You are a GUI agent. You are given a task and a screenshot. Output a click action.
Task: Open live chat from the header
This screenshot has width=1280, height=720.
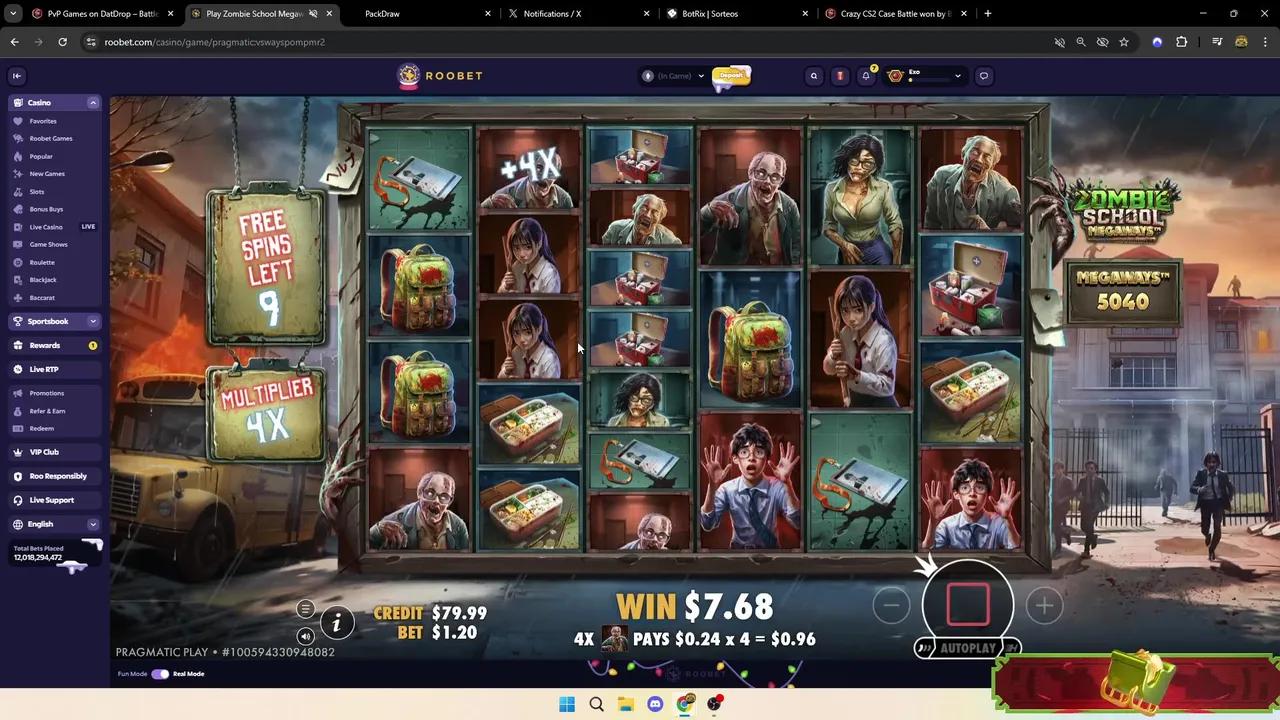coord(983,75)
